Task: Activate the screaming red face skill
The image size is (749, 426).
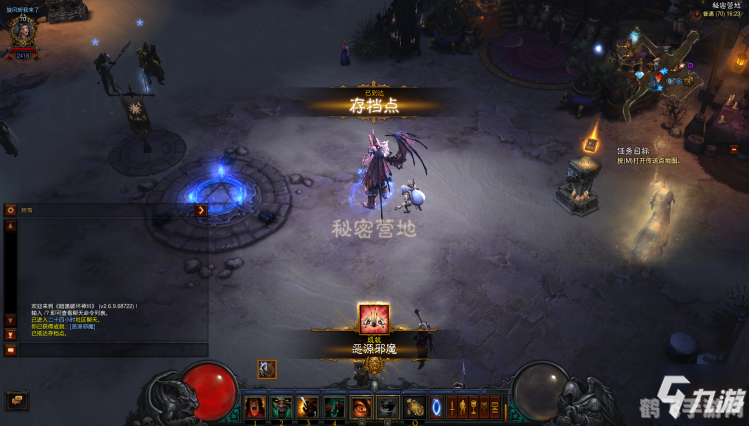Action: click(255, 407)
